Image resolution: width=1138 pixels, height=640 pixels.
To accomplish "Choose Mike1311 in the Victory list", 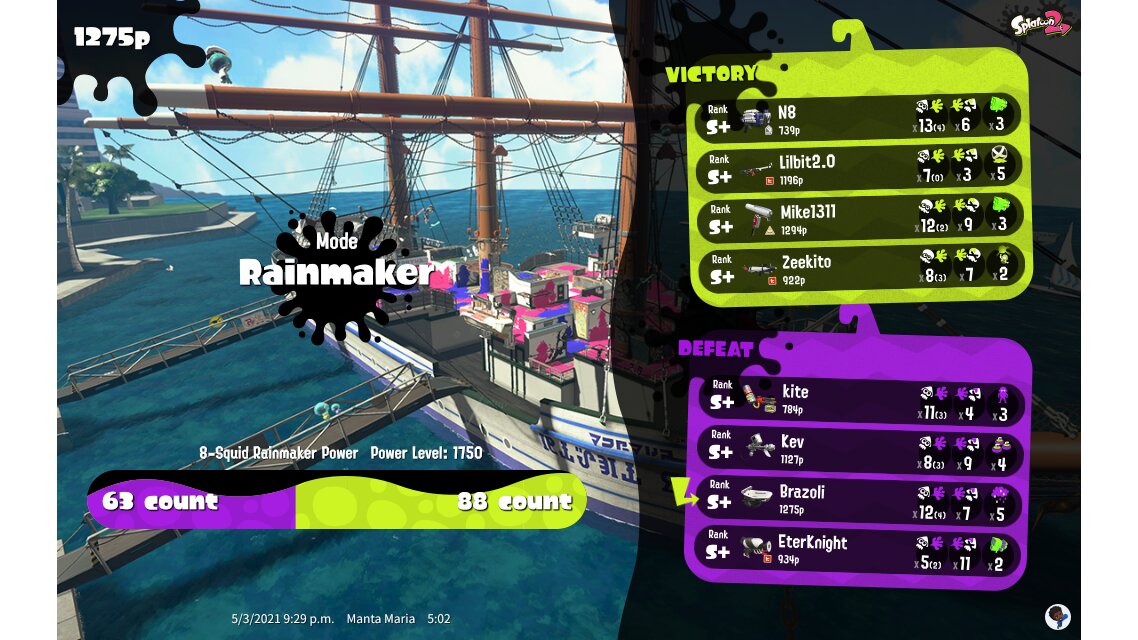I will tap(858, 218).
